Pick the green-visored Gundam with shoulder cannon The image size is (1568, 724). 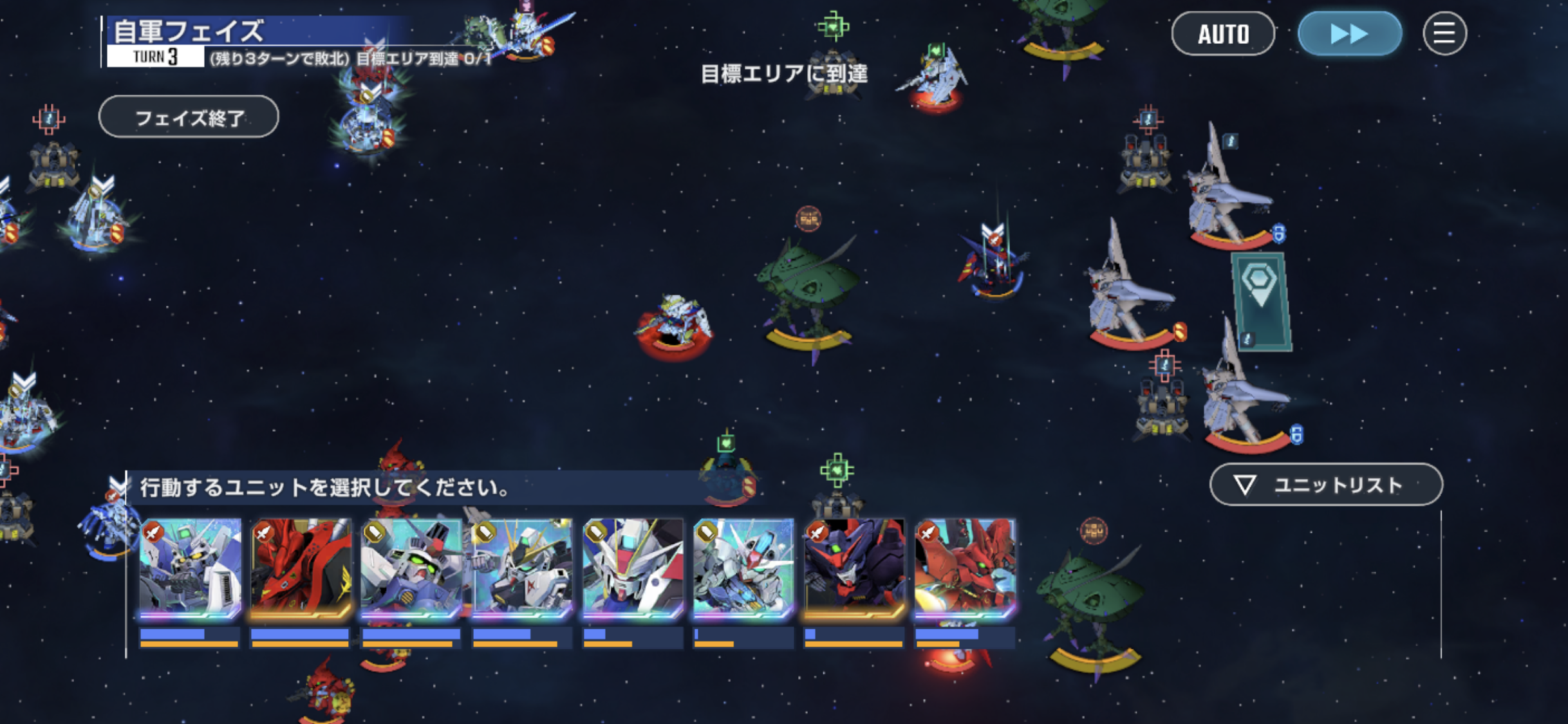(x=411, y=568)
